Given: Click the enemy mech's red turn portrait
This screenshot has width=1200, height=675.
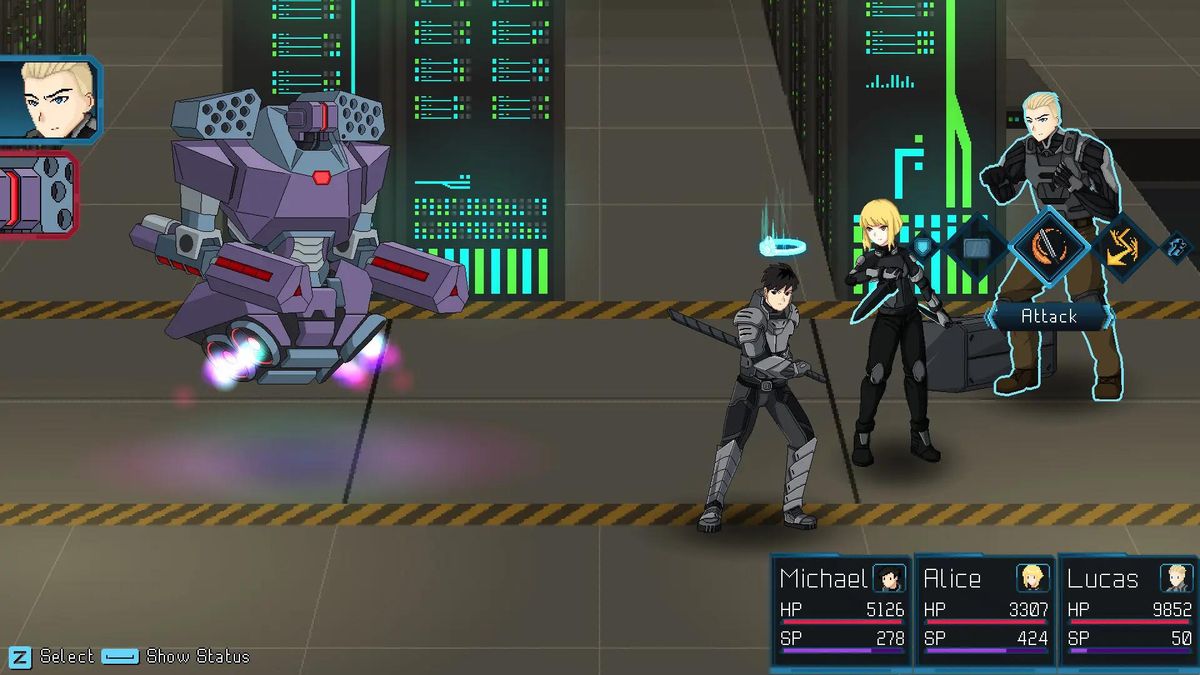Looking at the screenshot, I should pyautogui.click(x=36, y=194).
